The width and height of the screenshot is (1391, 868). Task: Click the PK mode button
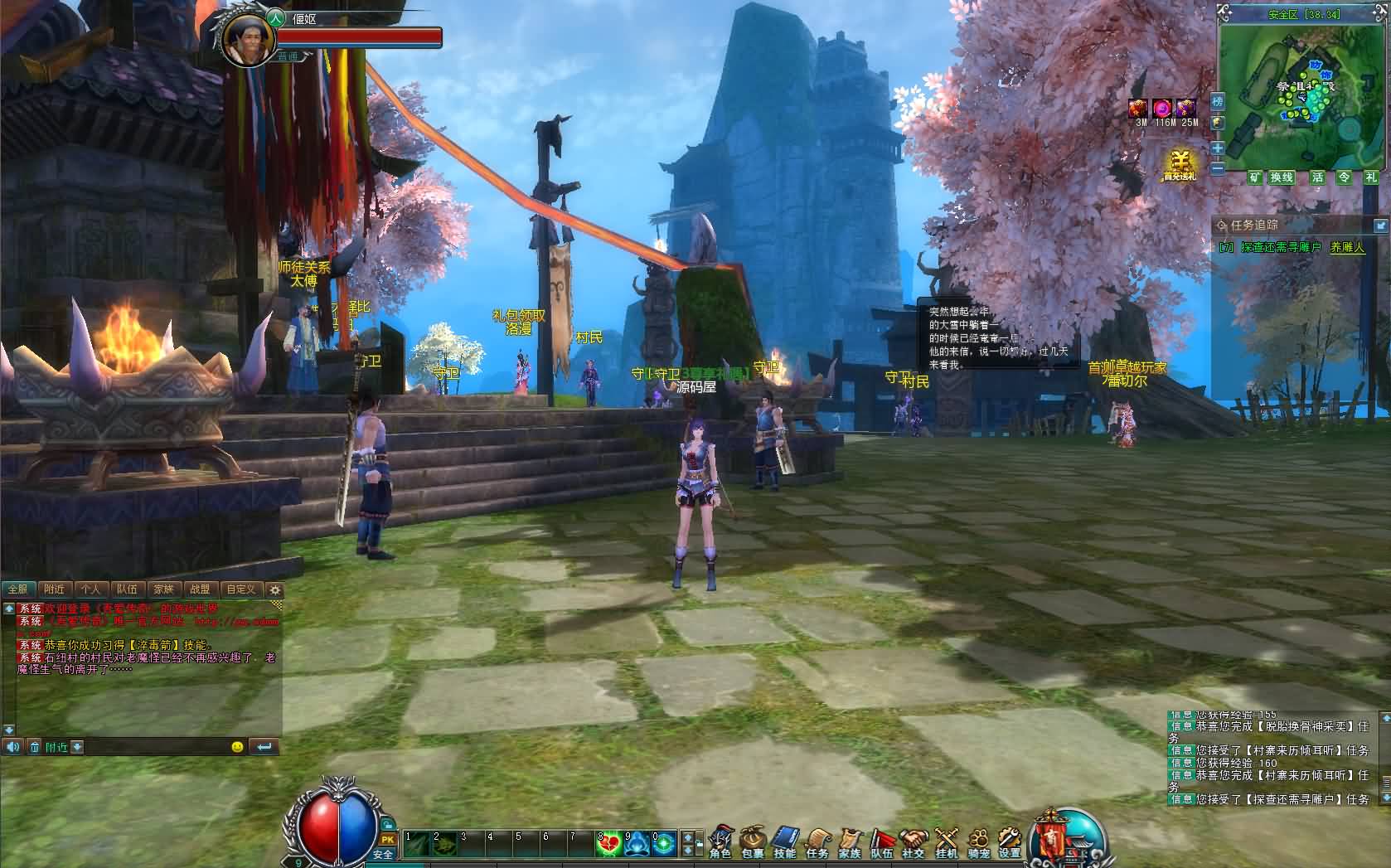[x=387, y=839]
